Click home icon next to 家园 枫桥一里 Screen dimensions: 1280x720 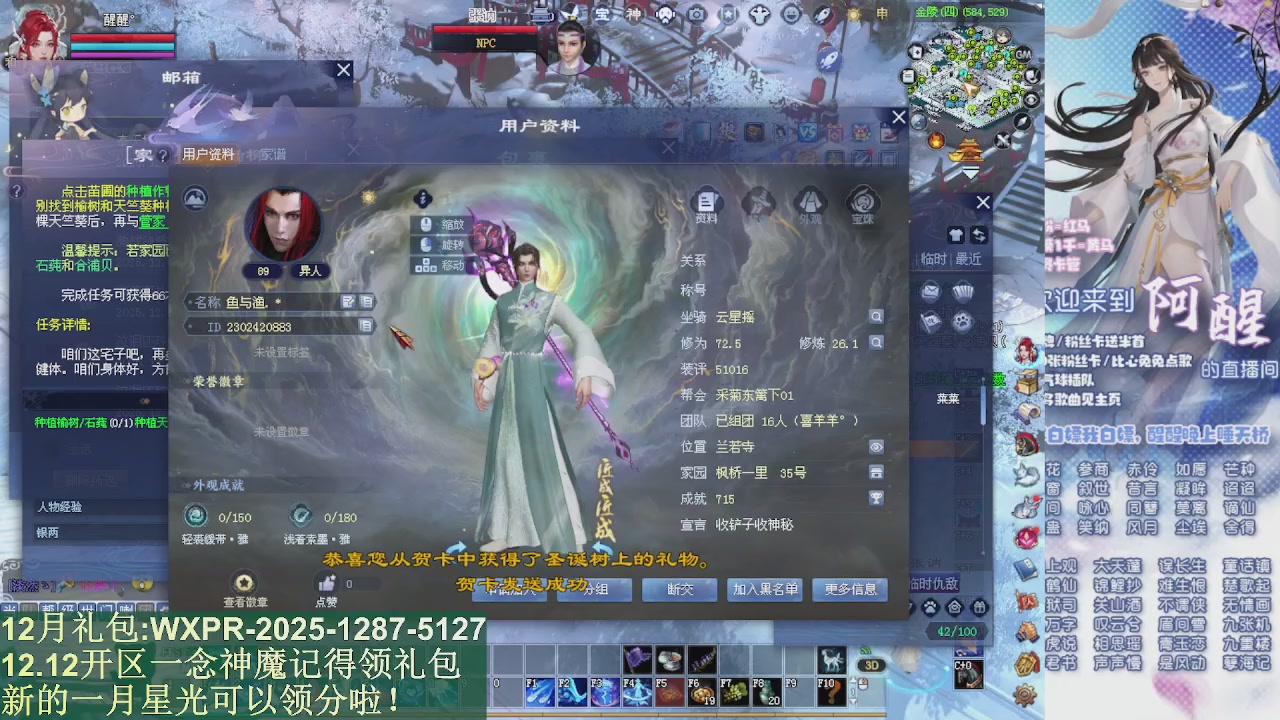pyautogui.click(x=876, y=473)
